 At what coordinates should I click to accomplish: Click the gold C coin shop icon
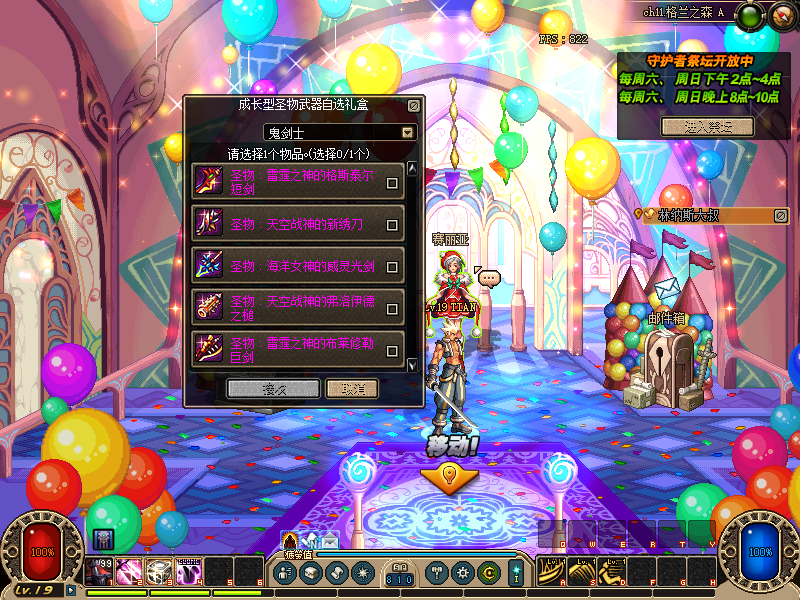488,573
